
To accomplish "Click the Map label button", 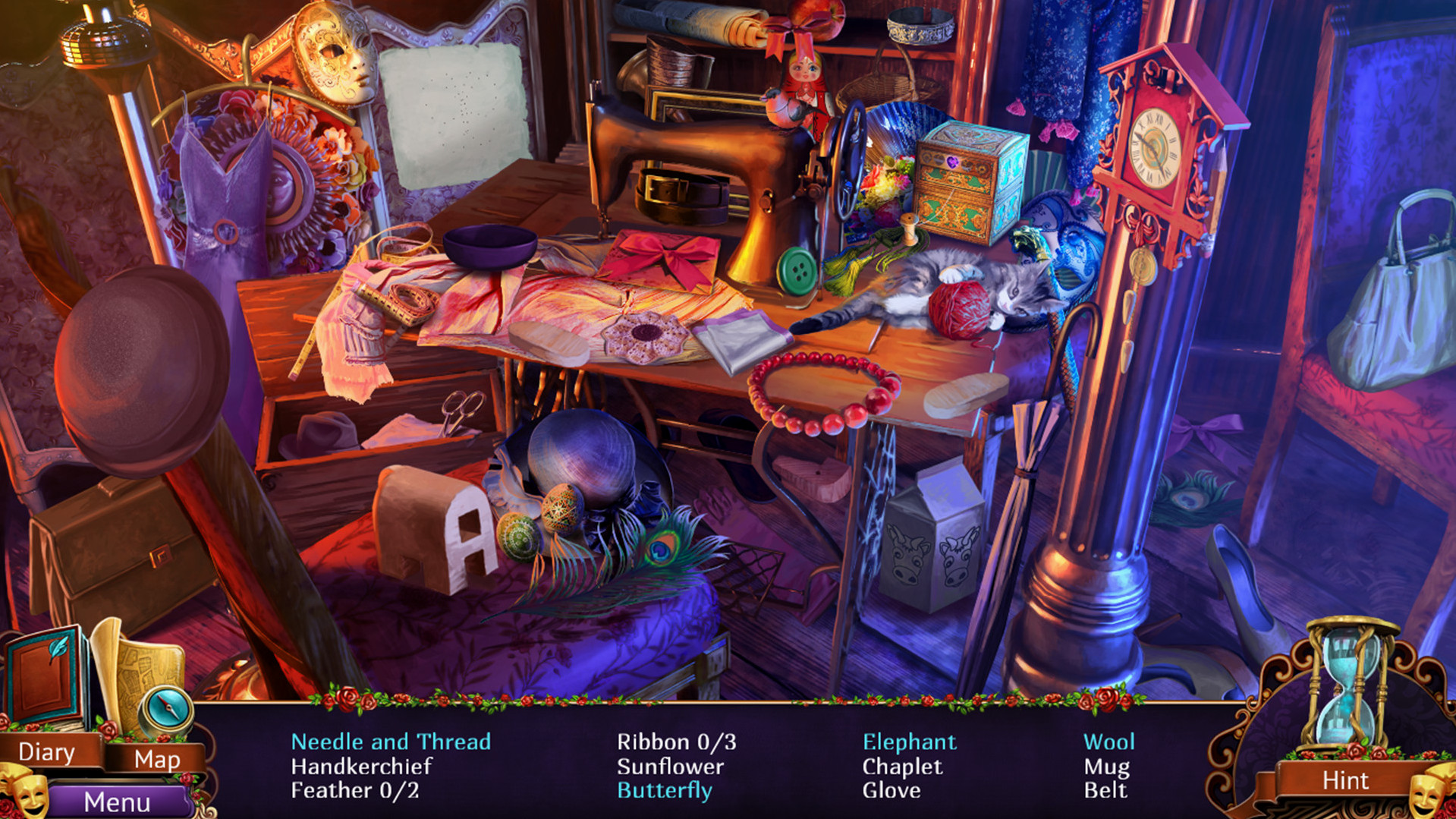I will [x=156, y=759].
